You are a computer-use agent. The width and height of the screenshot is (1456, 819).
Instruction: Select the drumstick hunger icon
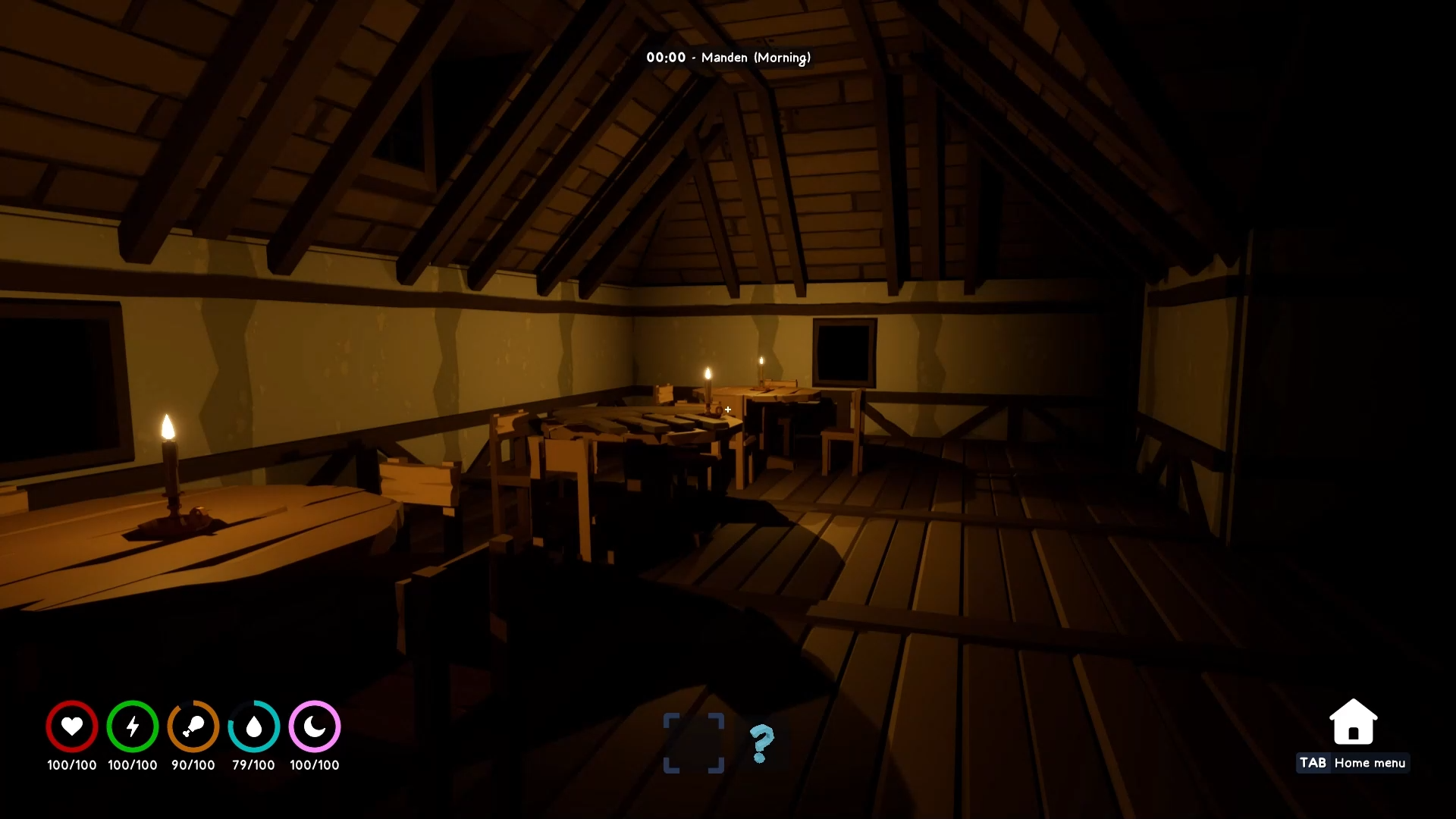pos(193,726)
